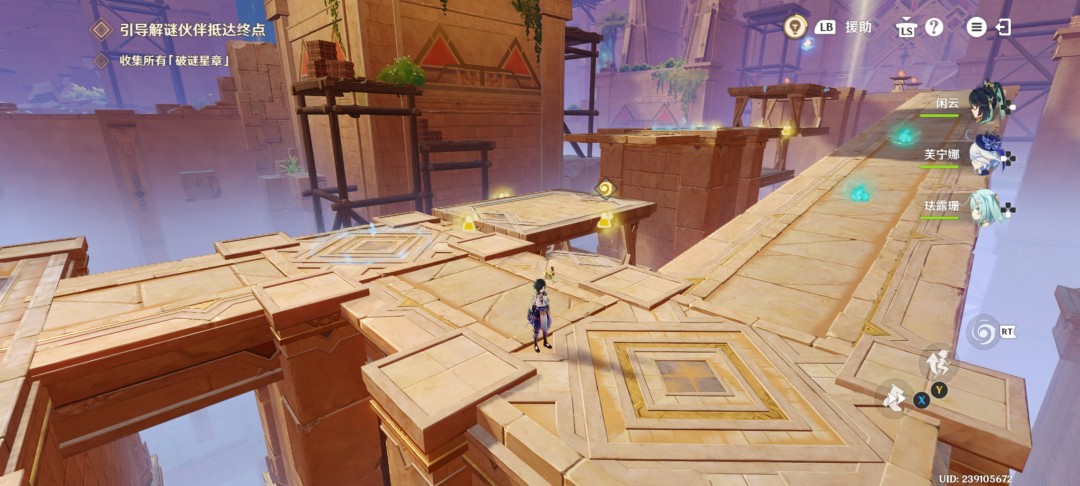Exit the challenge via the door icon
The width and height of the screenshot is (1080, 486).
point(1003,27)
